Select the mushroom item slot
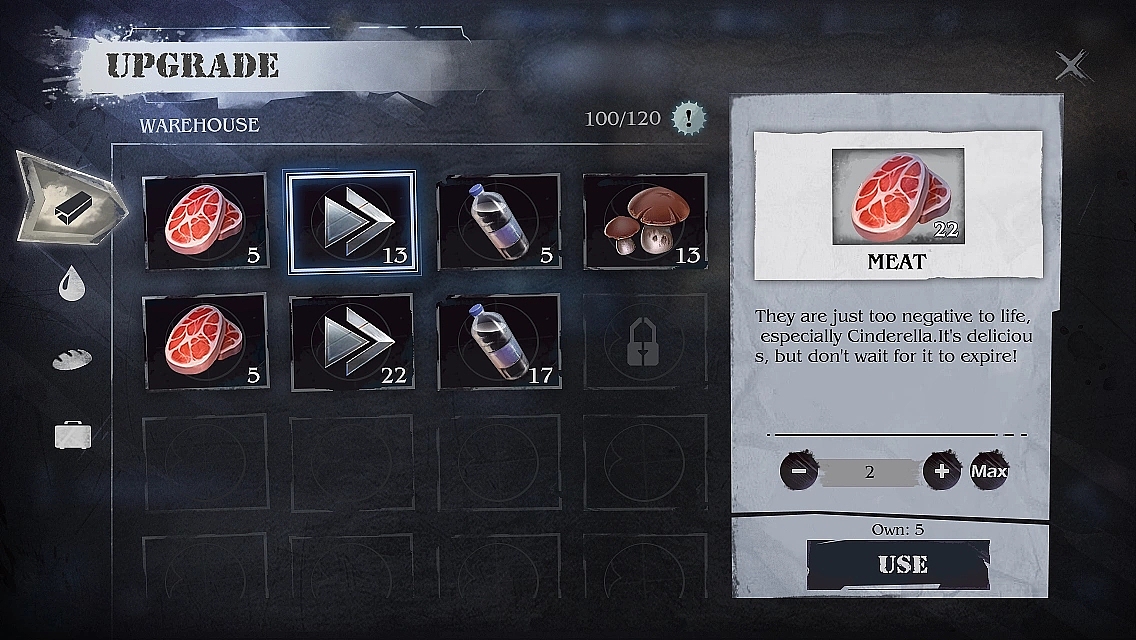 pyautogui.click(x=645, y=222)
